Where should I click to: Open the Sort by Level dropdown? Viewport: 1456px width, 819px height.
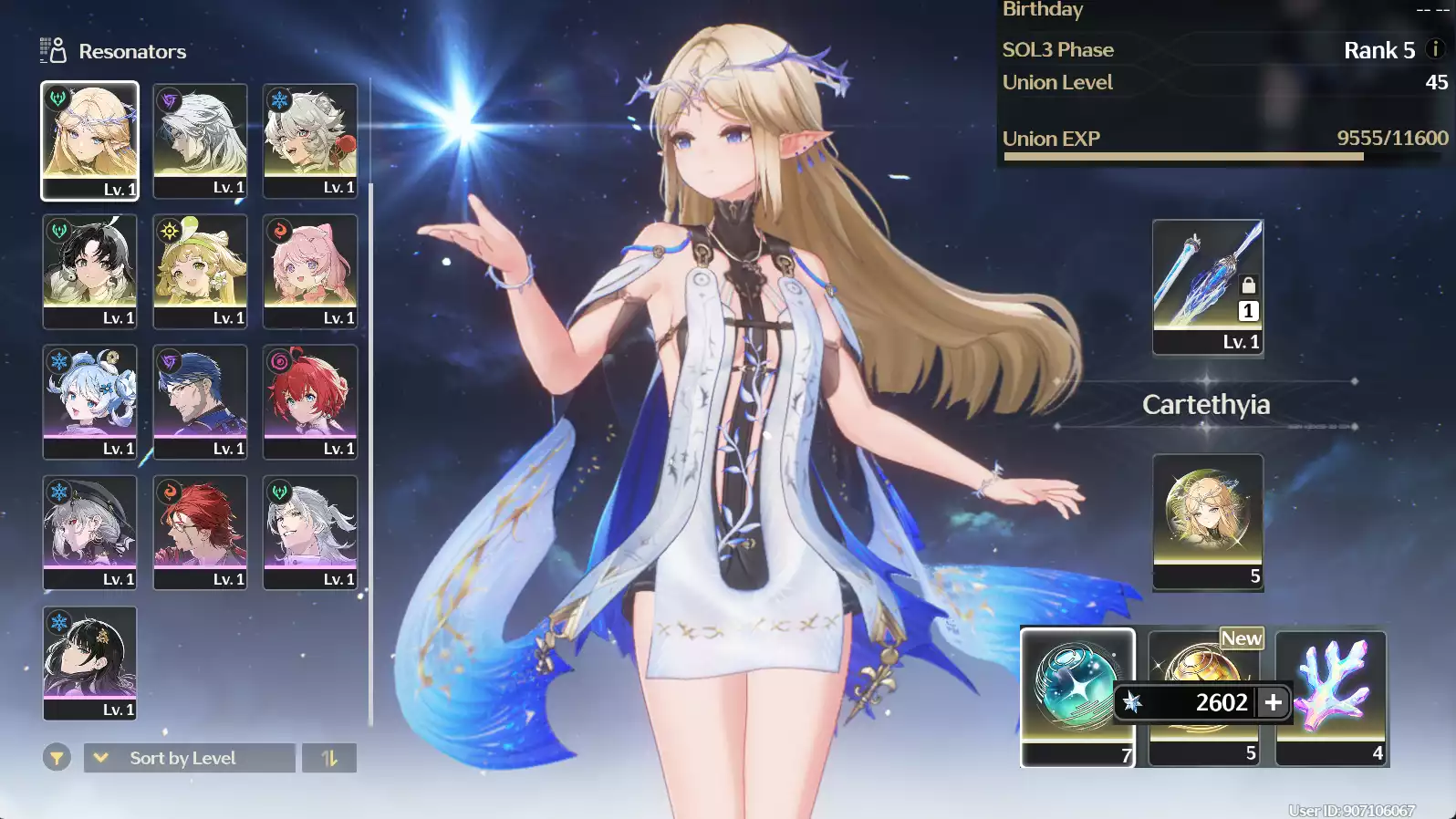[189, 757]
